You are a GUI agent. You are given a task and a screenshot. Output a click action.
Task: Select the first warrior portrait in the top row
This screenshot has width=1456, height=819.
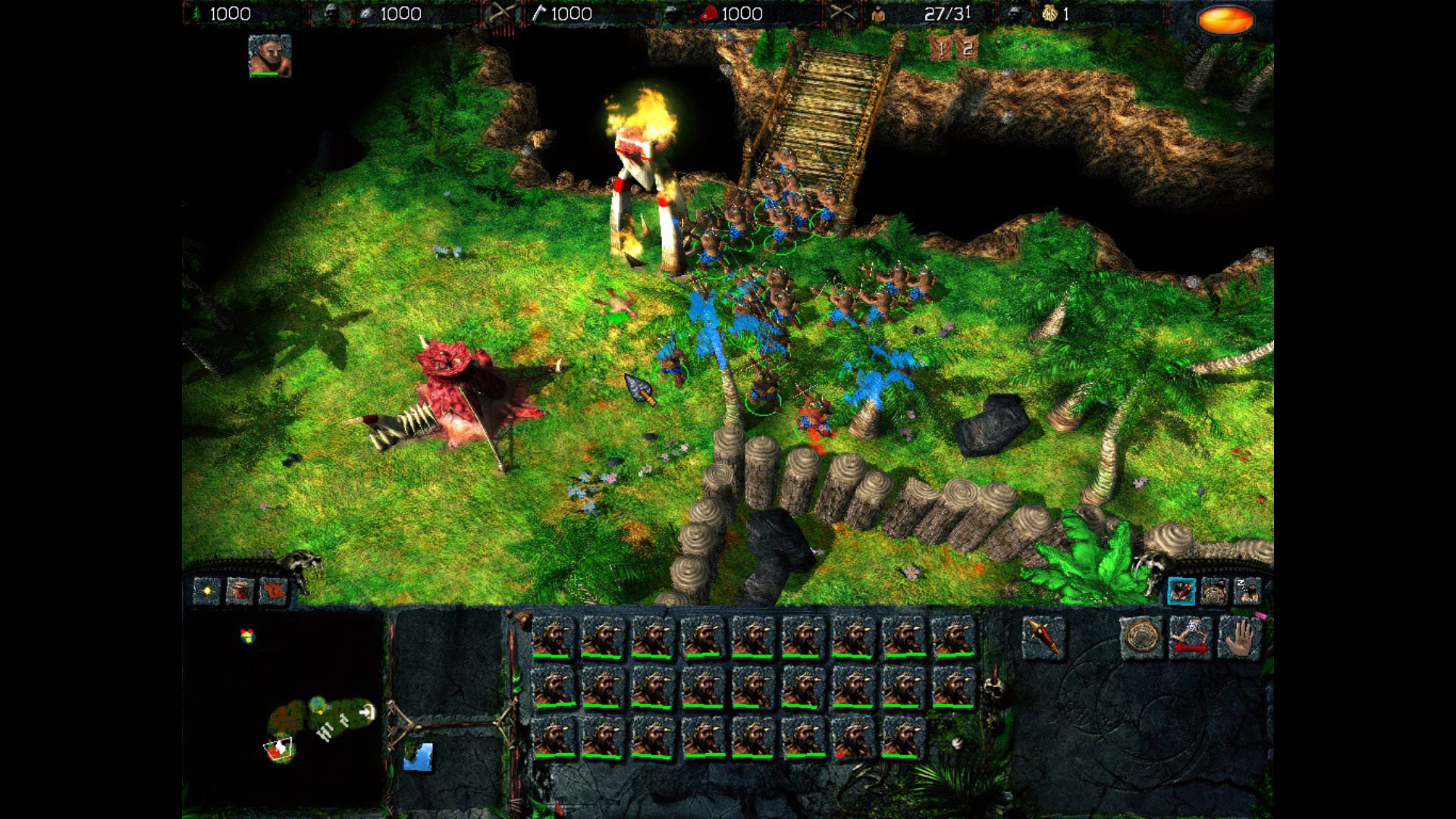coord(554,637)
